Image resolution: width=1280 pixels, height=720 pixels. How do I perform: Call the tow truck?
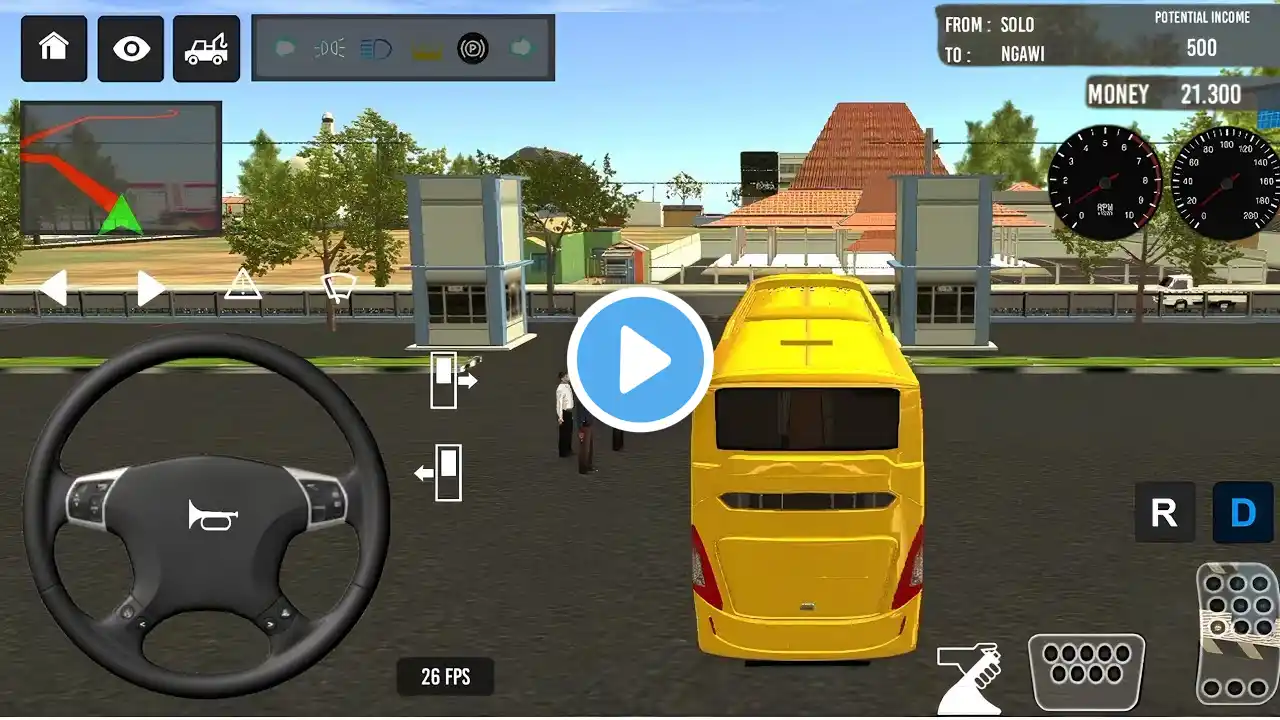click(x=206, y=48)
